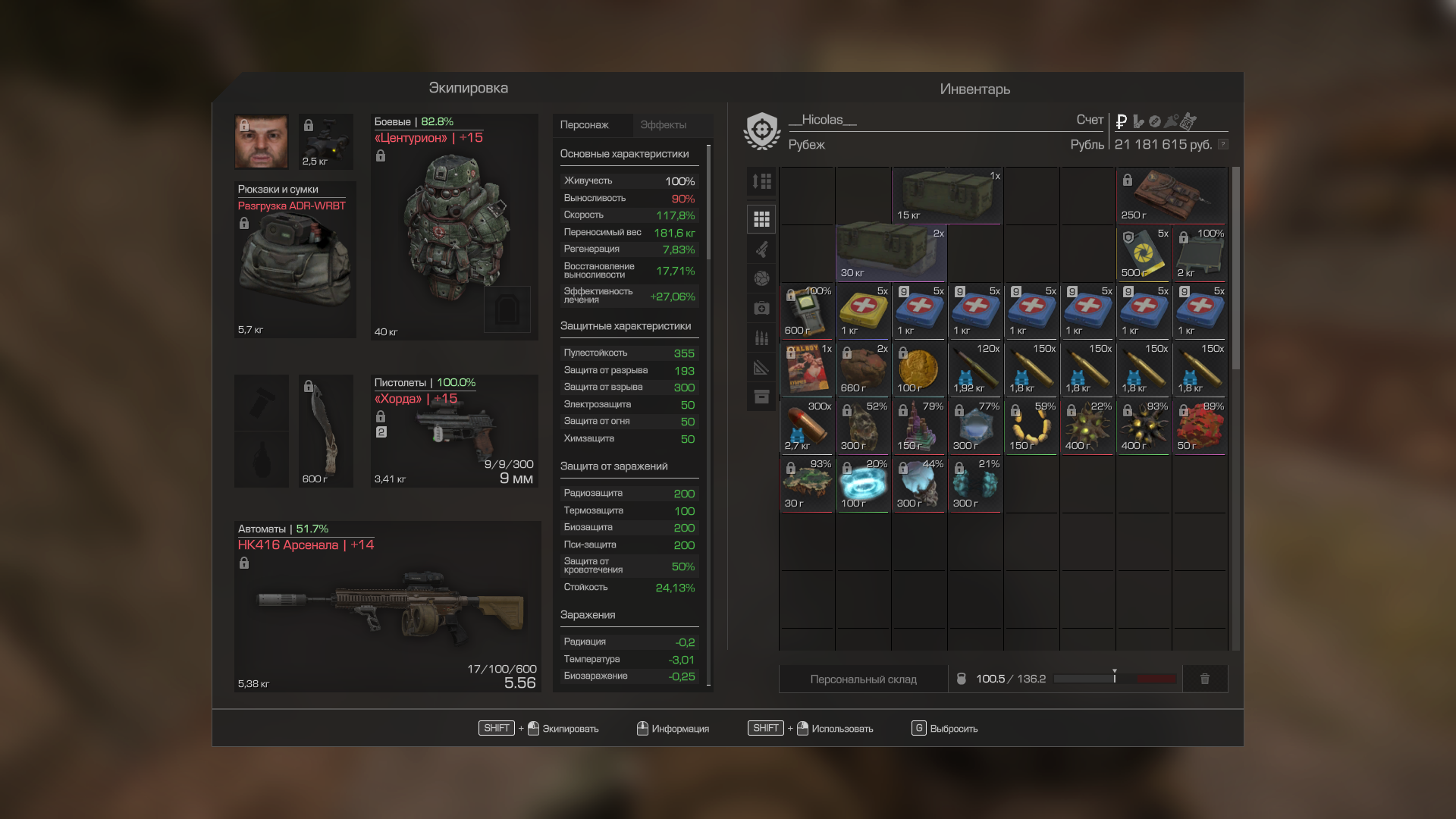This screenshot has width=1456, height=819.
Task: Select the gold coin item
Action: [x=919, y=369]
